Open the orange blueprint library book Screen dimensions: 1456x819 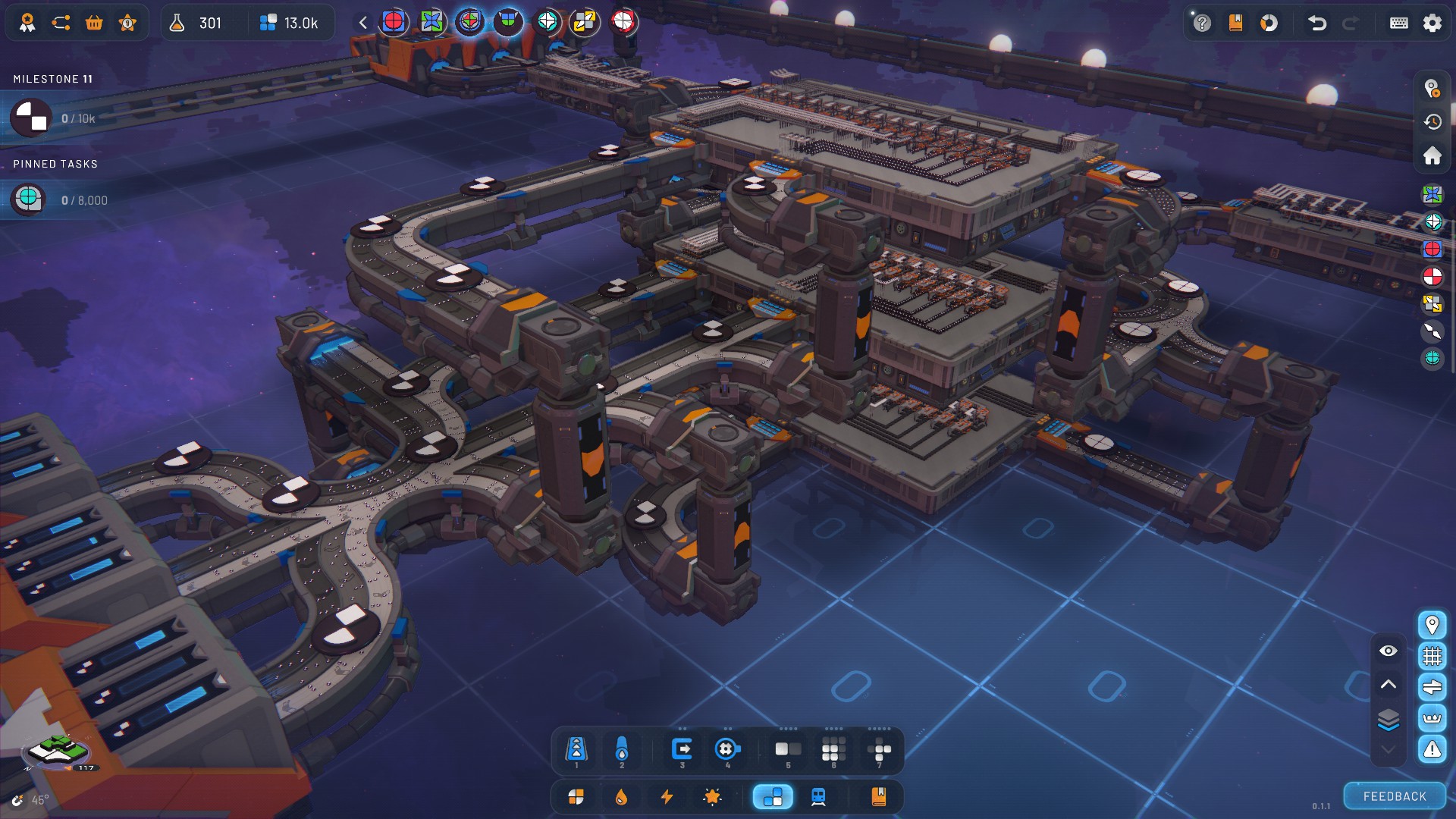(x=879, y=797)
